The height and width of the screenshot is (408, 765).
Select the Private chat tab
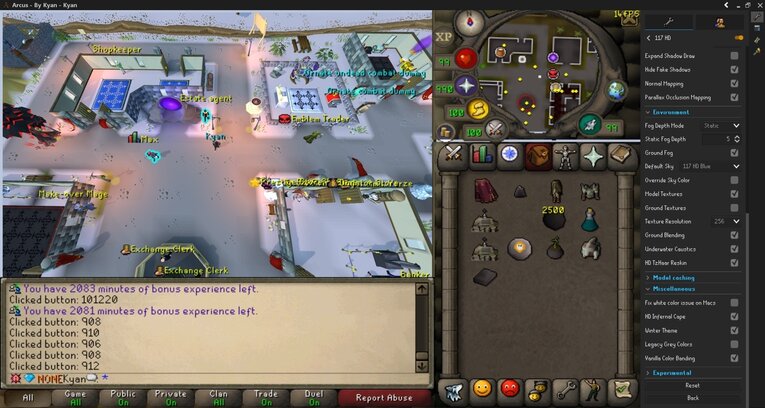pos(170,397)
